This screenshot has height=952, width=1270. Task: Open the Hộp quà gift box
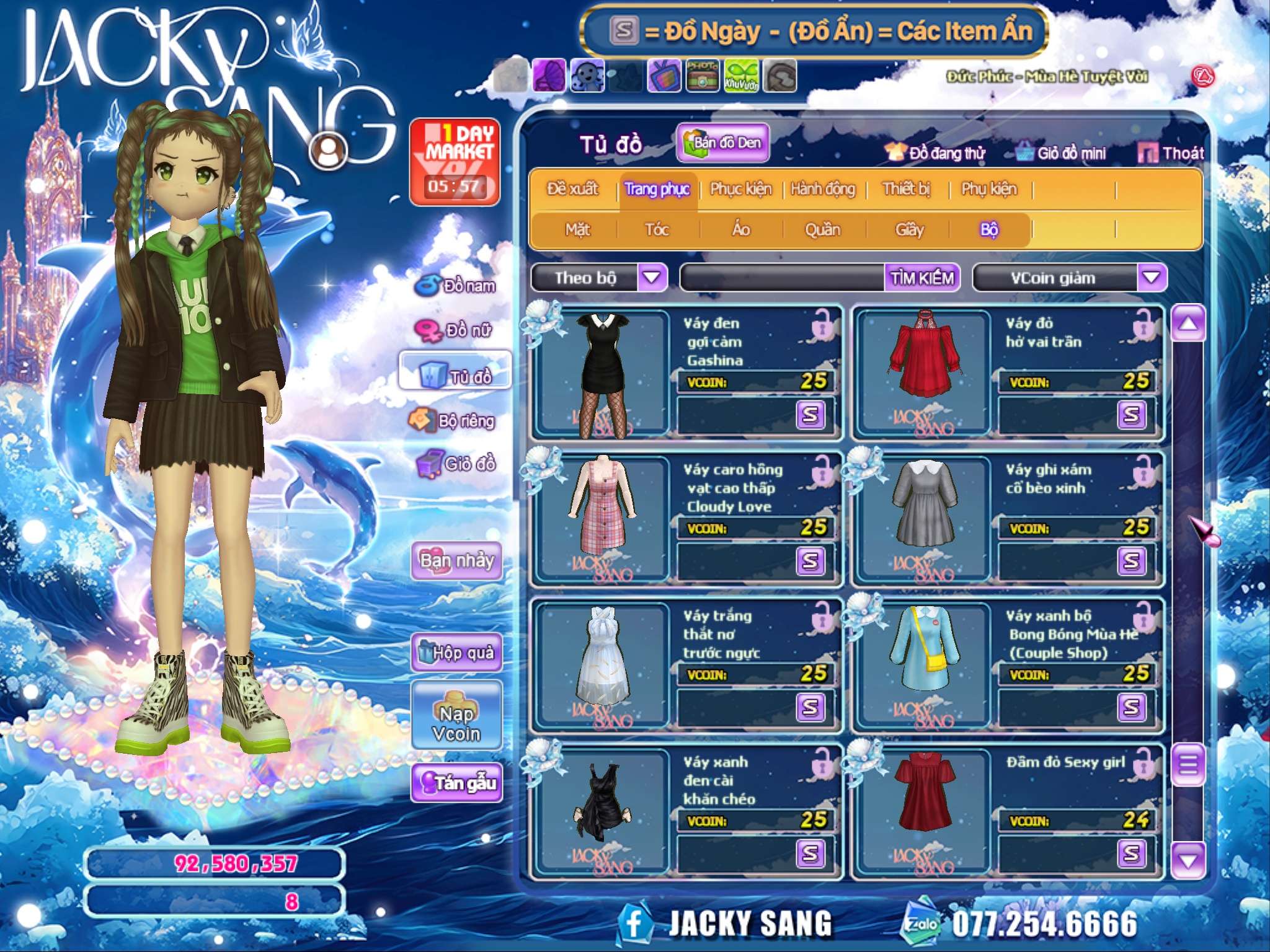click(x=457, y=653)
